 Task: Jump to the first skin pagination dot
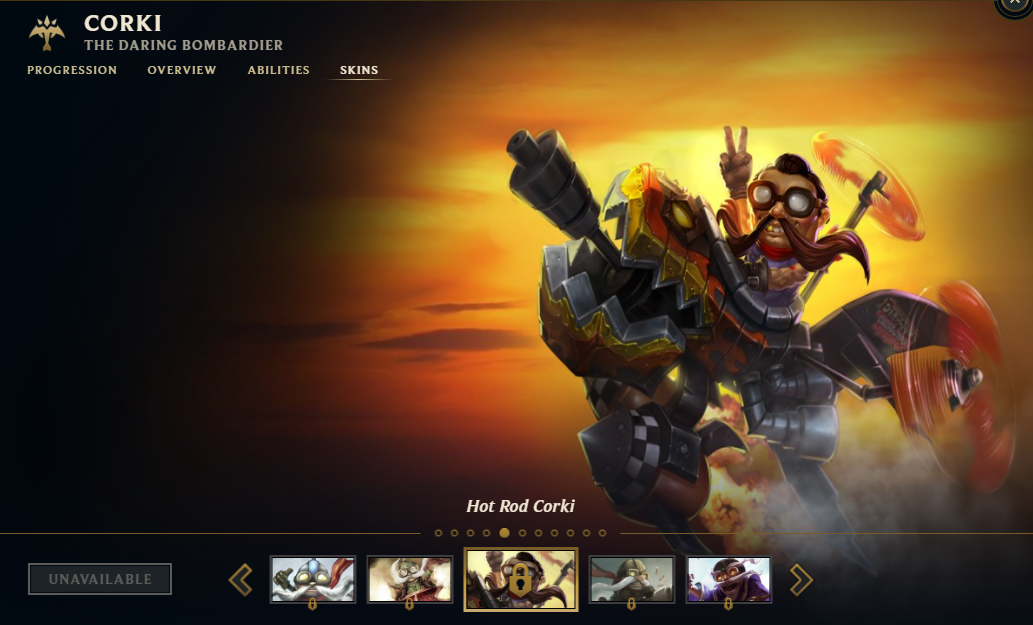(x=438, y=533)
